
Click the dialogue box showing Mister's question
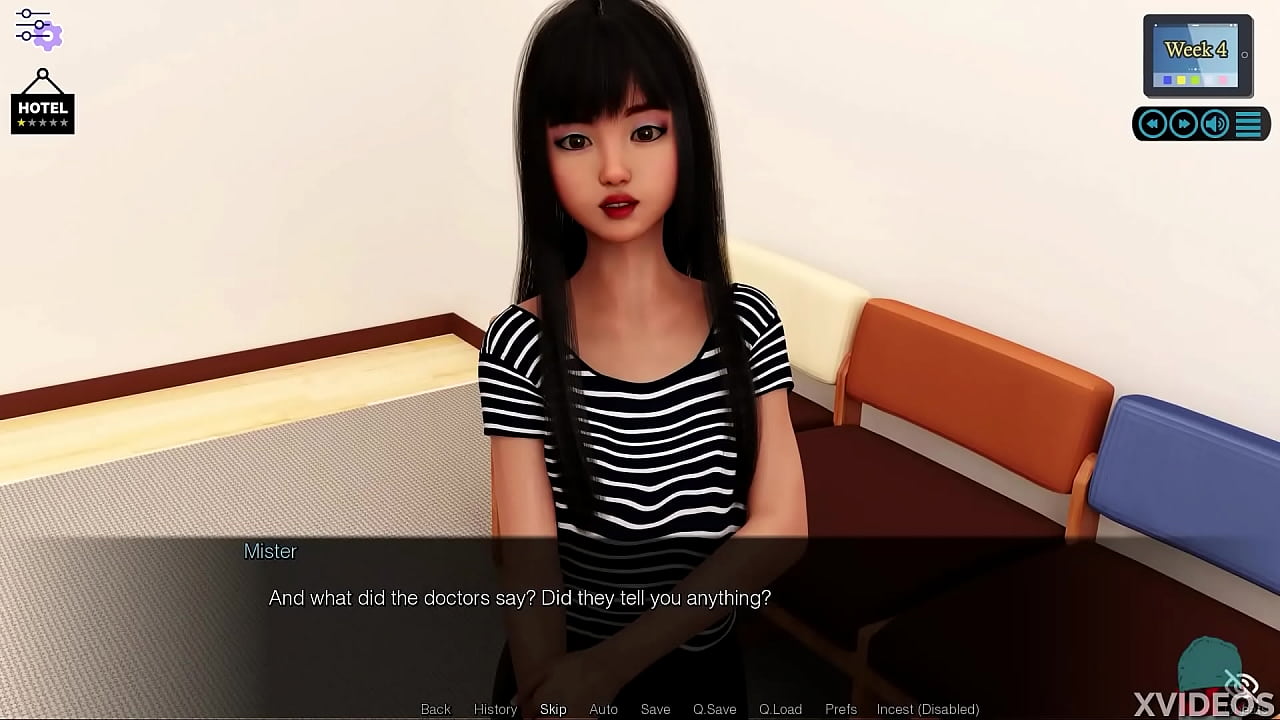(x=520, y=598)
